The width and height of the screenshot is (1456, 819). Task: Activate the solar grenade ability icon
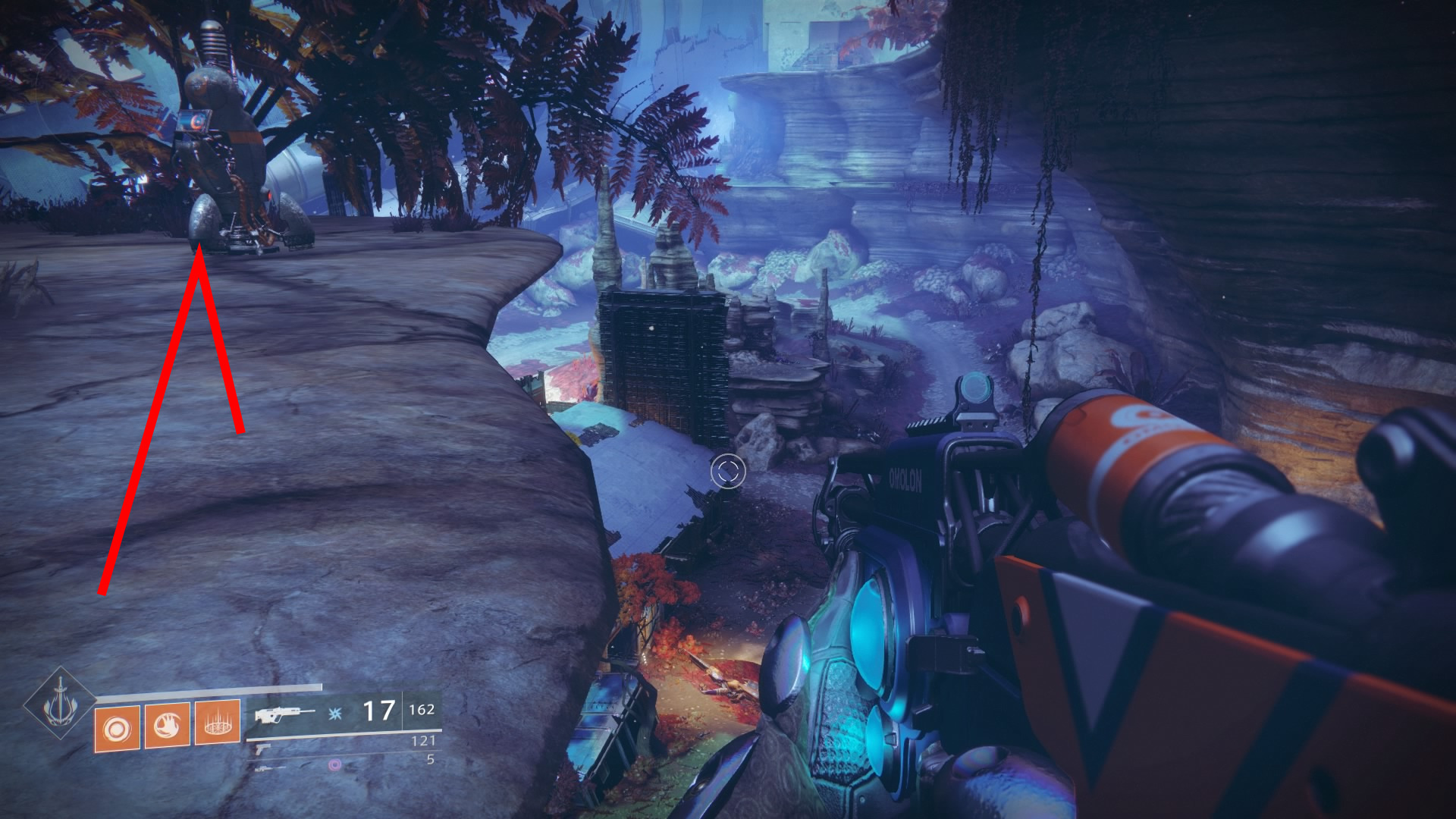117,730
